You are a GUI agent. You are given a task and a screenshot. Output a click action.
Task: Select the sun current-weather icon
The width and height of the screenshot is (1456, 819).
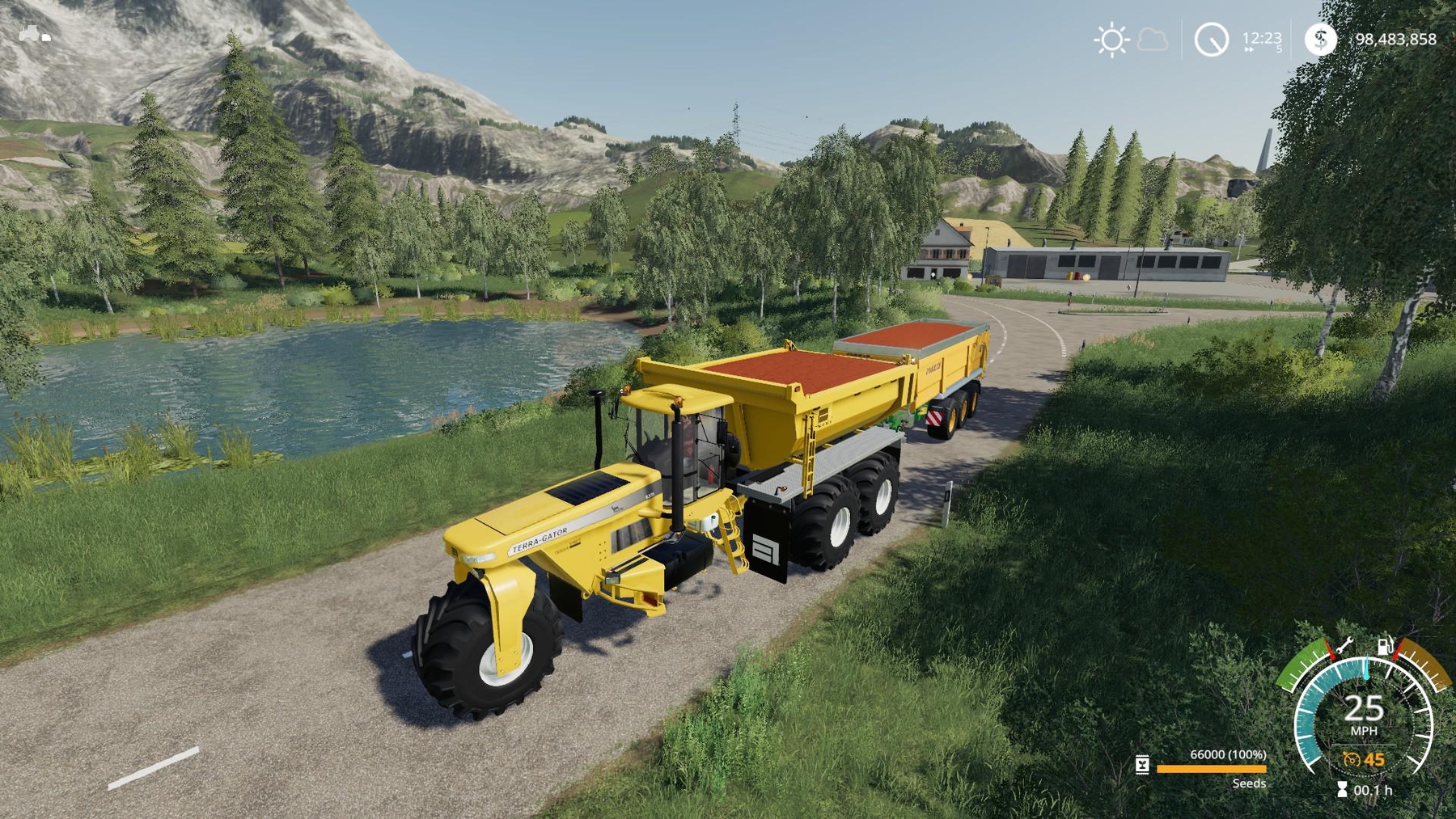click(1111, 39)
